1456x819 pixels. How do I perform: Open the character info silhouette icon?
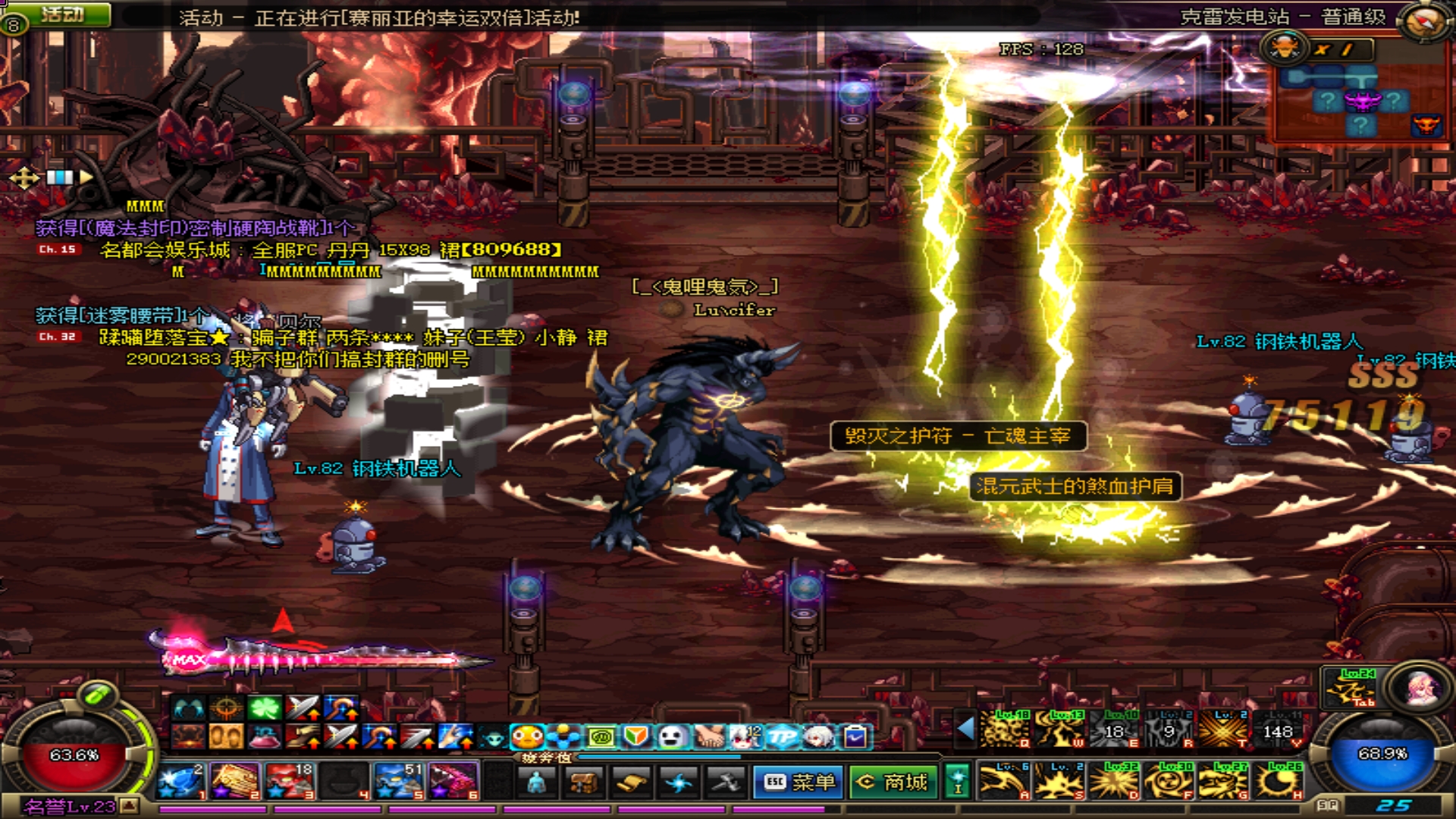pyautogui.click(x=537, y=782)
